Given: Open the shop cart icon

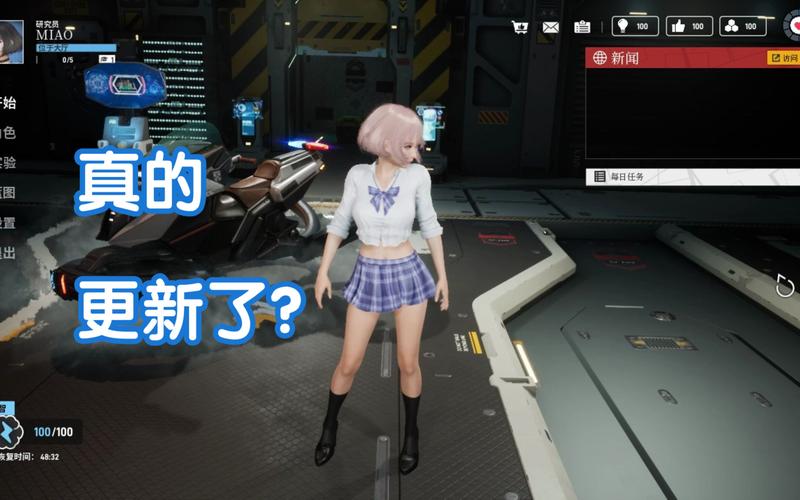Looking at the screenshot, I should point(520,27).
